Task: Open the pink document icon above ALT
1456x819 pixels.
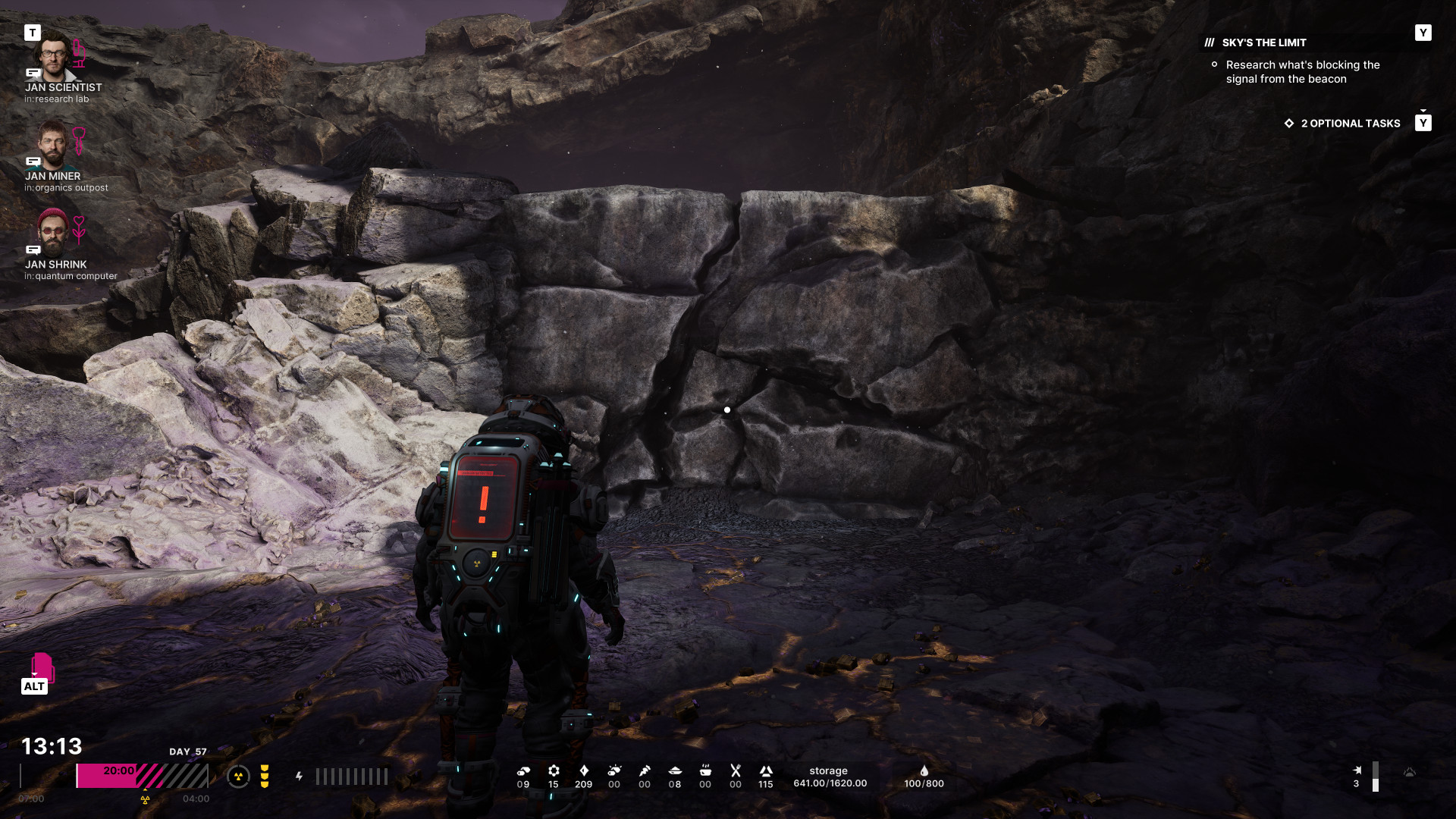Action: pyautogui.click(x=42, y=667)
